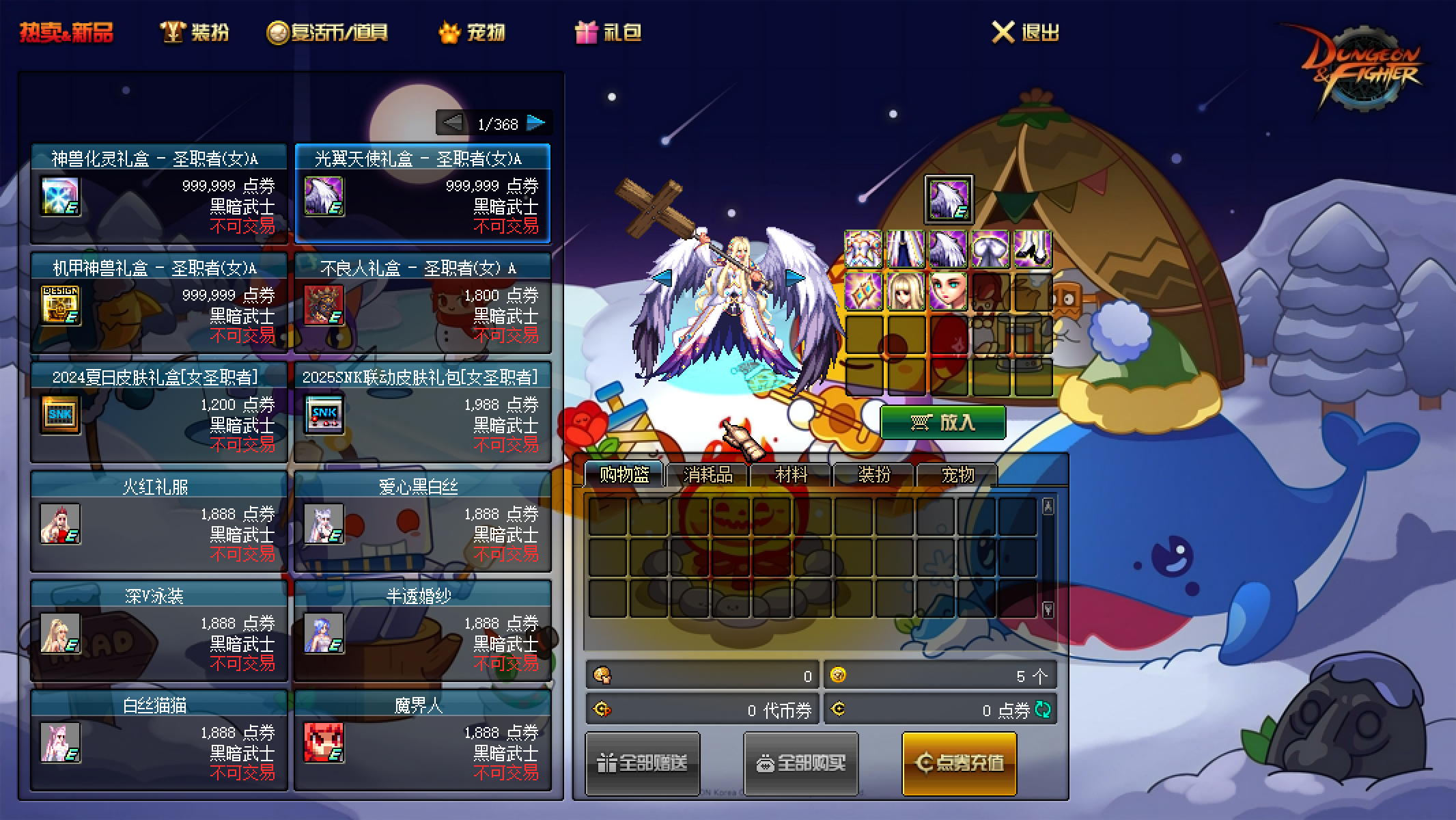The height and width of the screenshot is (820, 1456).
Task: Click the 宠物 pet category icon
Action: coord(448,31)
